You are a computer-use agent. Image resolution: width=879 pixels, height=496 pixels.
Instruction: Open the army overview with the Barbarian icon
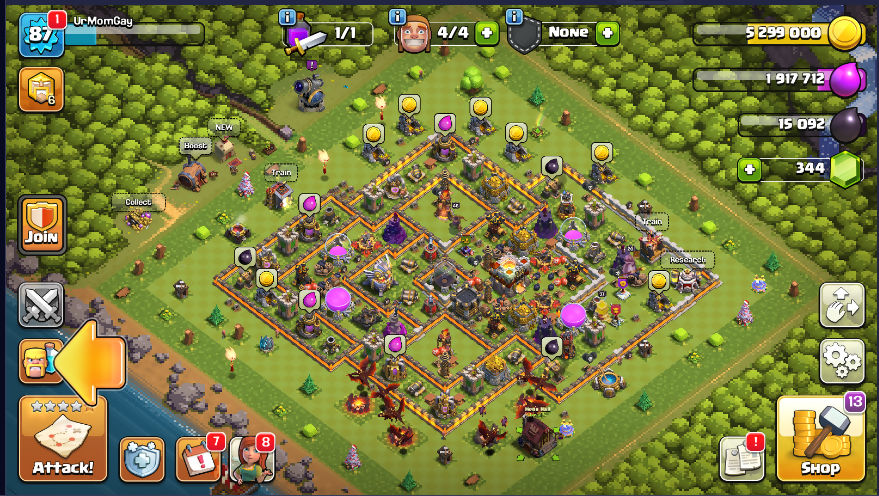pos(39,361)
